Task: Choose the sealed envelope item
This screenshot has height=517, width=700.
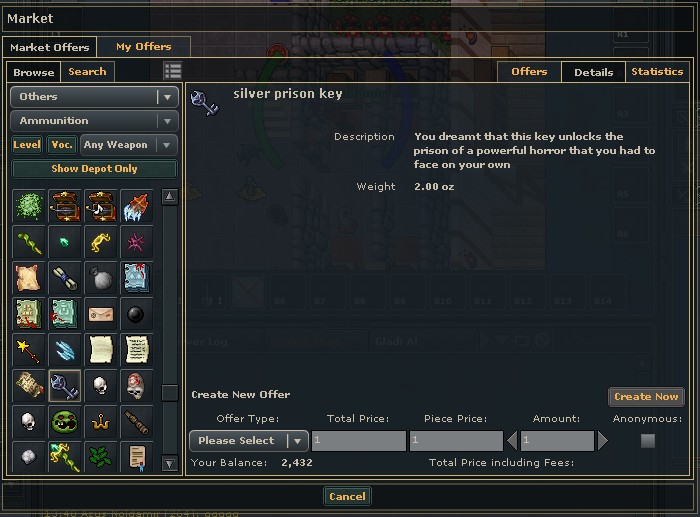Action: [x=100, y=314]
